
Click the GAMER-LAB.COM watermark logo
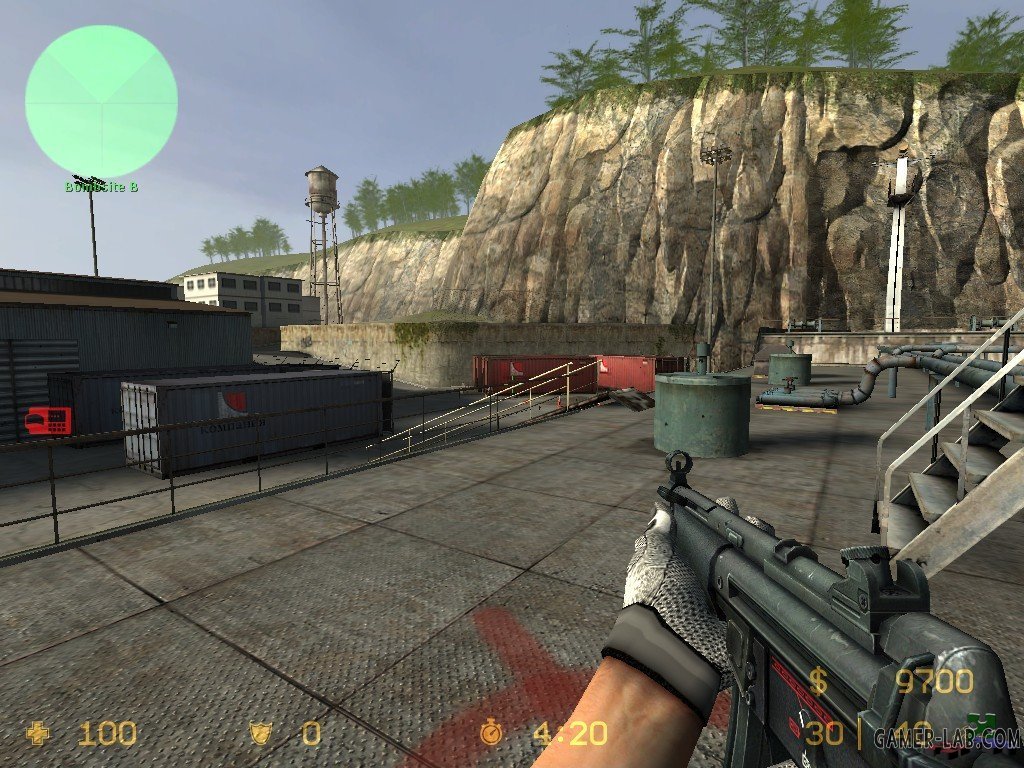pyautogui.click(x=946, y=738)
